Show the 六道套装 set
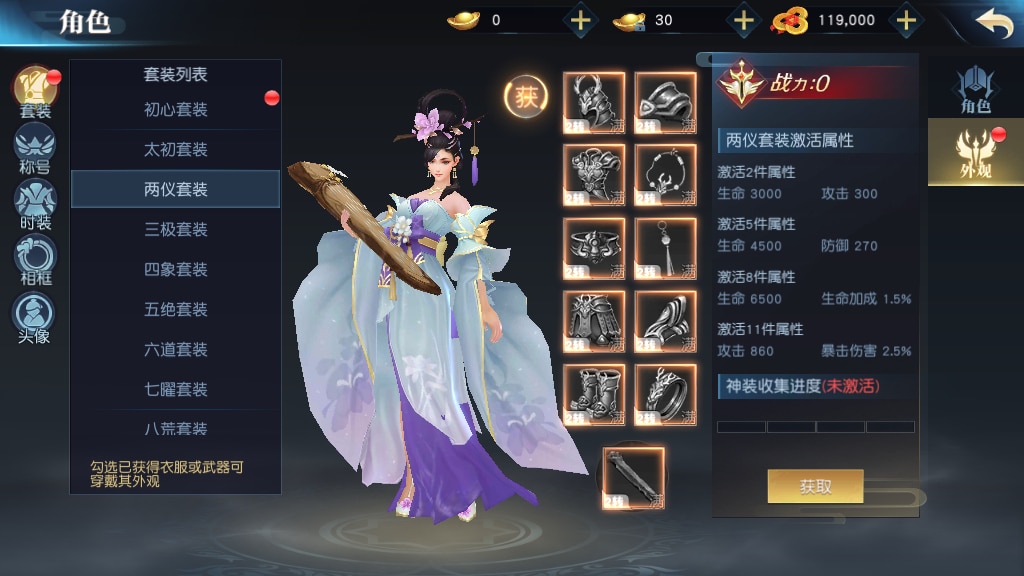Image resolution: width=1024 pixels, height=576 pixels. 175,350
